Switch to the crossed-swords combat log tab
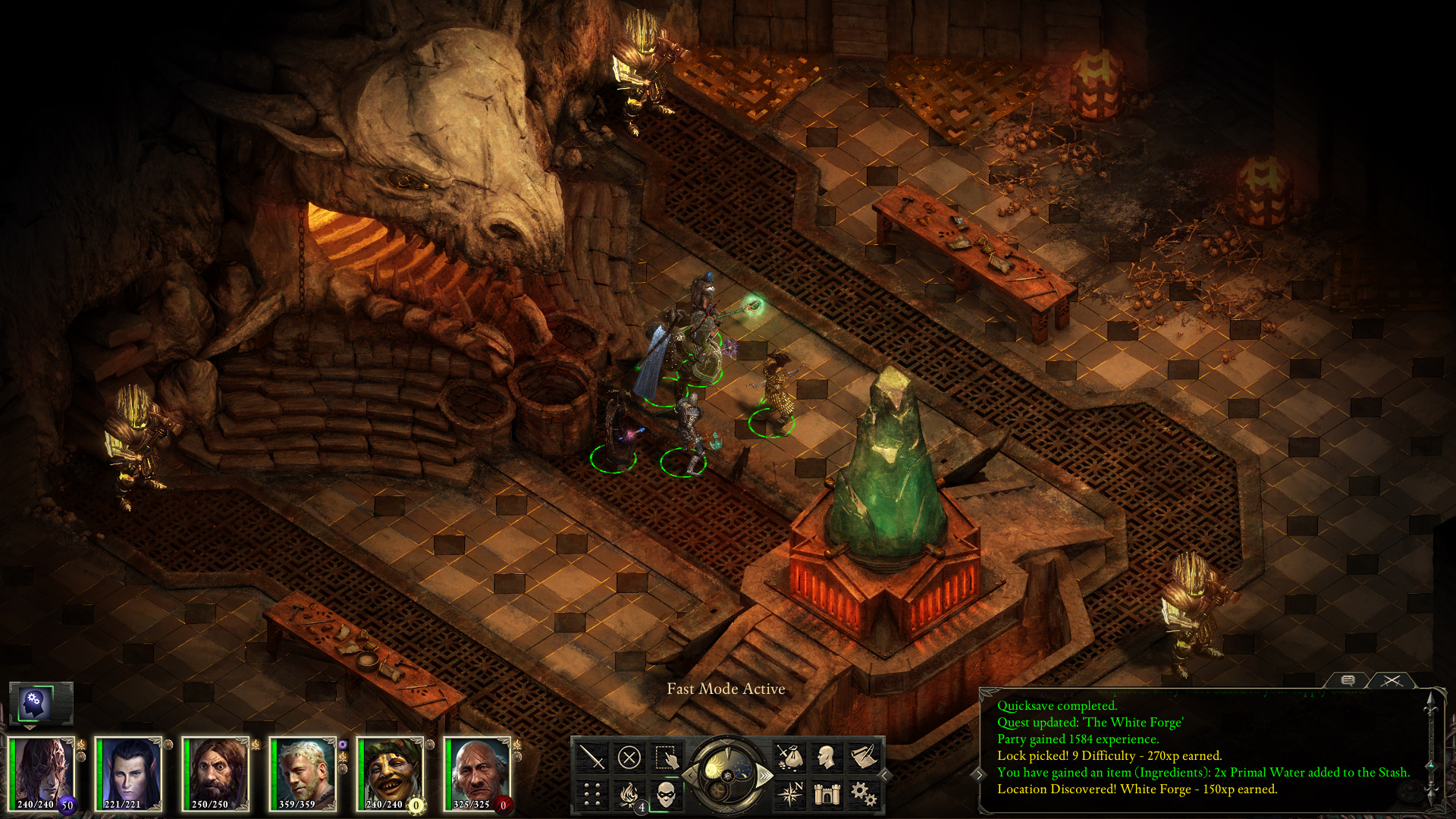This screenshot has width=1456, height=819. (1391, 680)
